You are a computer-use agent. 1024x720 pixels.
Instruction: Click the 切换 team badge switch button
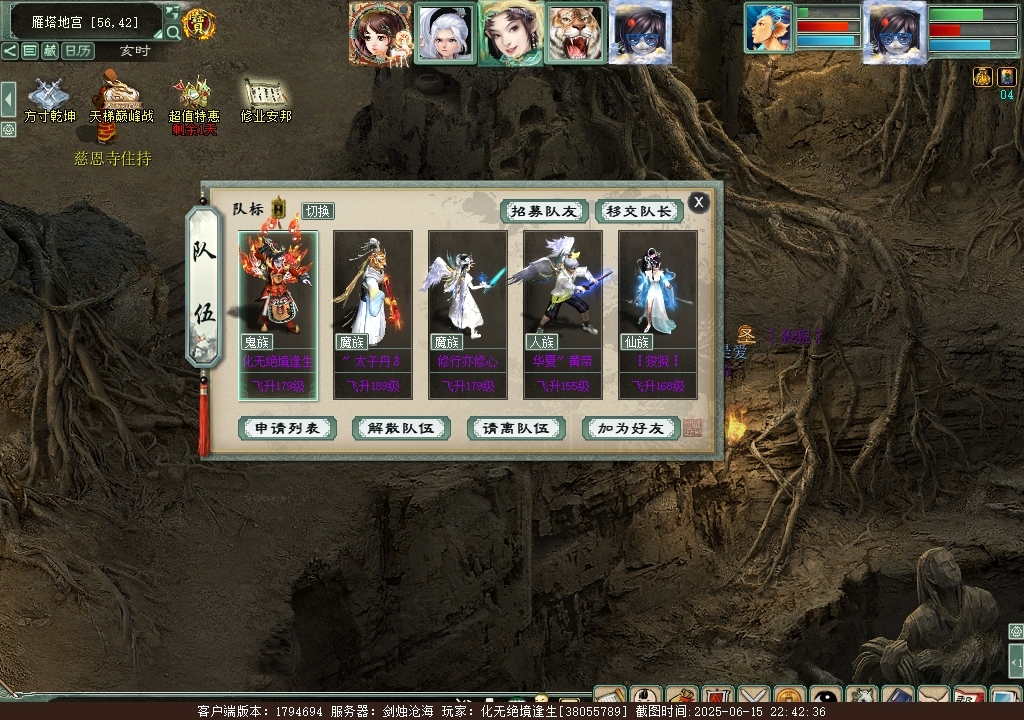(x=318, y=210)
